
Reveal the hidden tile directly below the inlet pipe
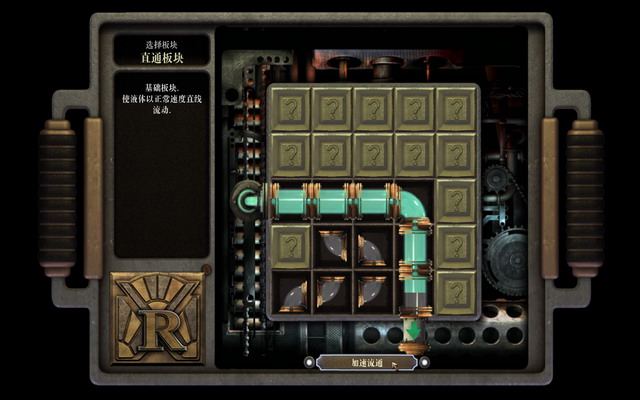290,245
